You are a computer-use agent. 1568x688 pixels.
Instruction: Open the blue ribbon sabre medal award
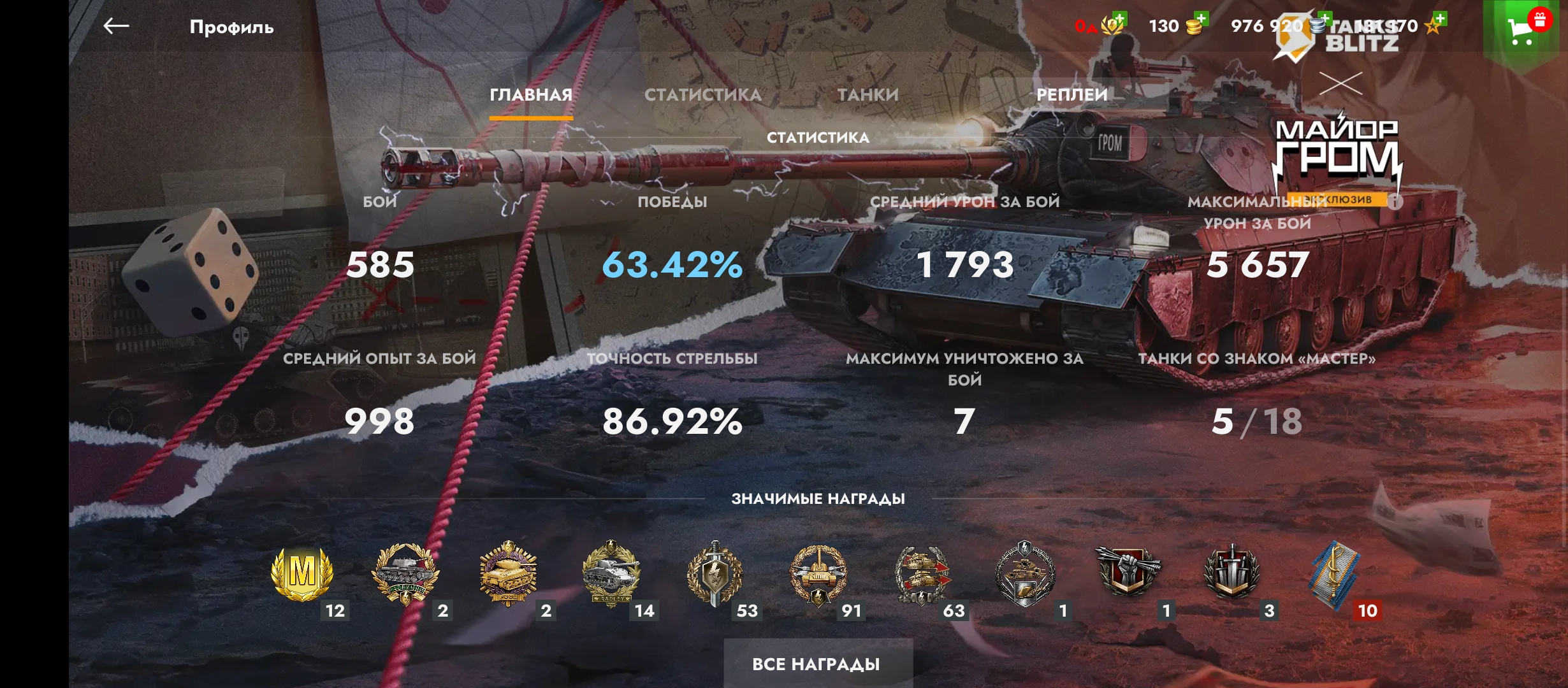pos(1334,573)
